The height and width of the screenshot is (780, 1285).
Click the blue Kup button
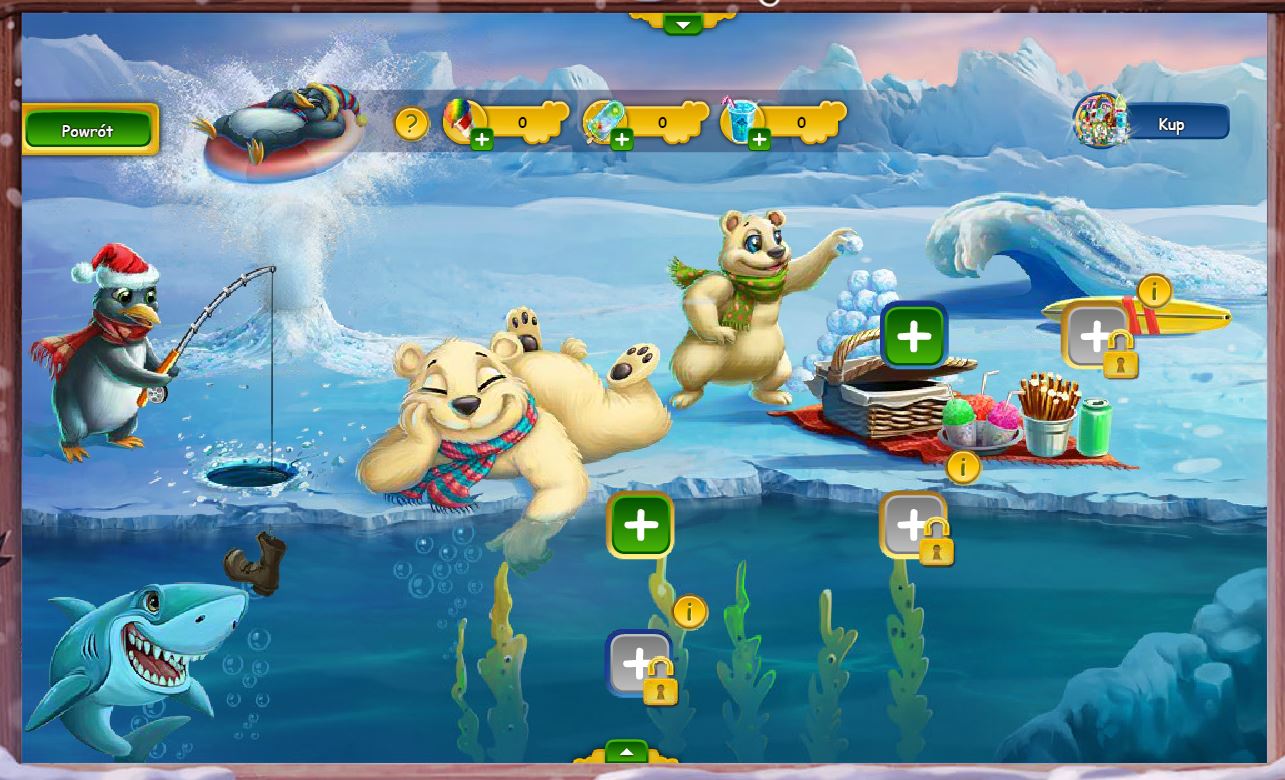click(x=1171, y=123)
